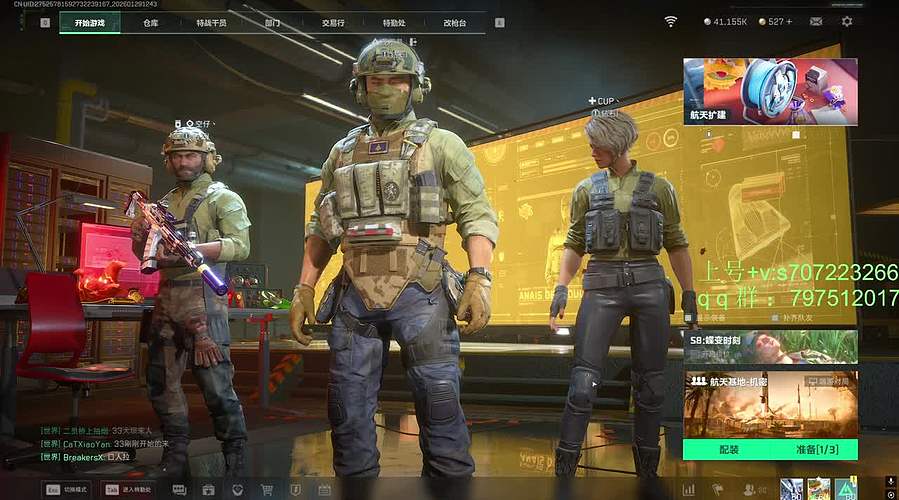
Task: Click the 准备 [1/3] ready button
Action: (812, 450)
